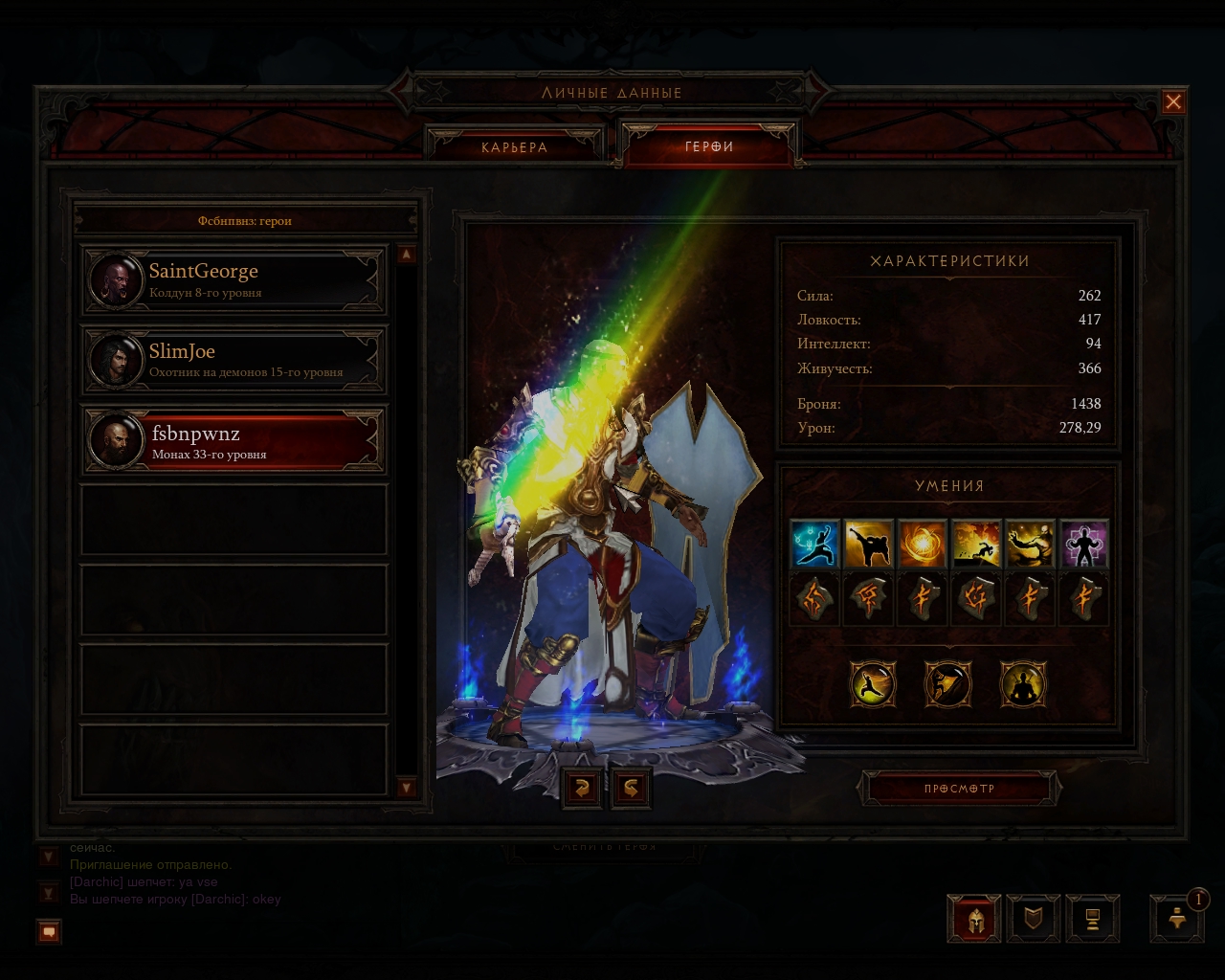
Task: Click the round meditating monk passive skill
Action: [x=1023, y=684]
